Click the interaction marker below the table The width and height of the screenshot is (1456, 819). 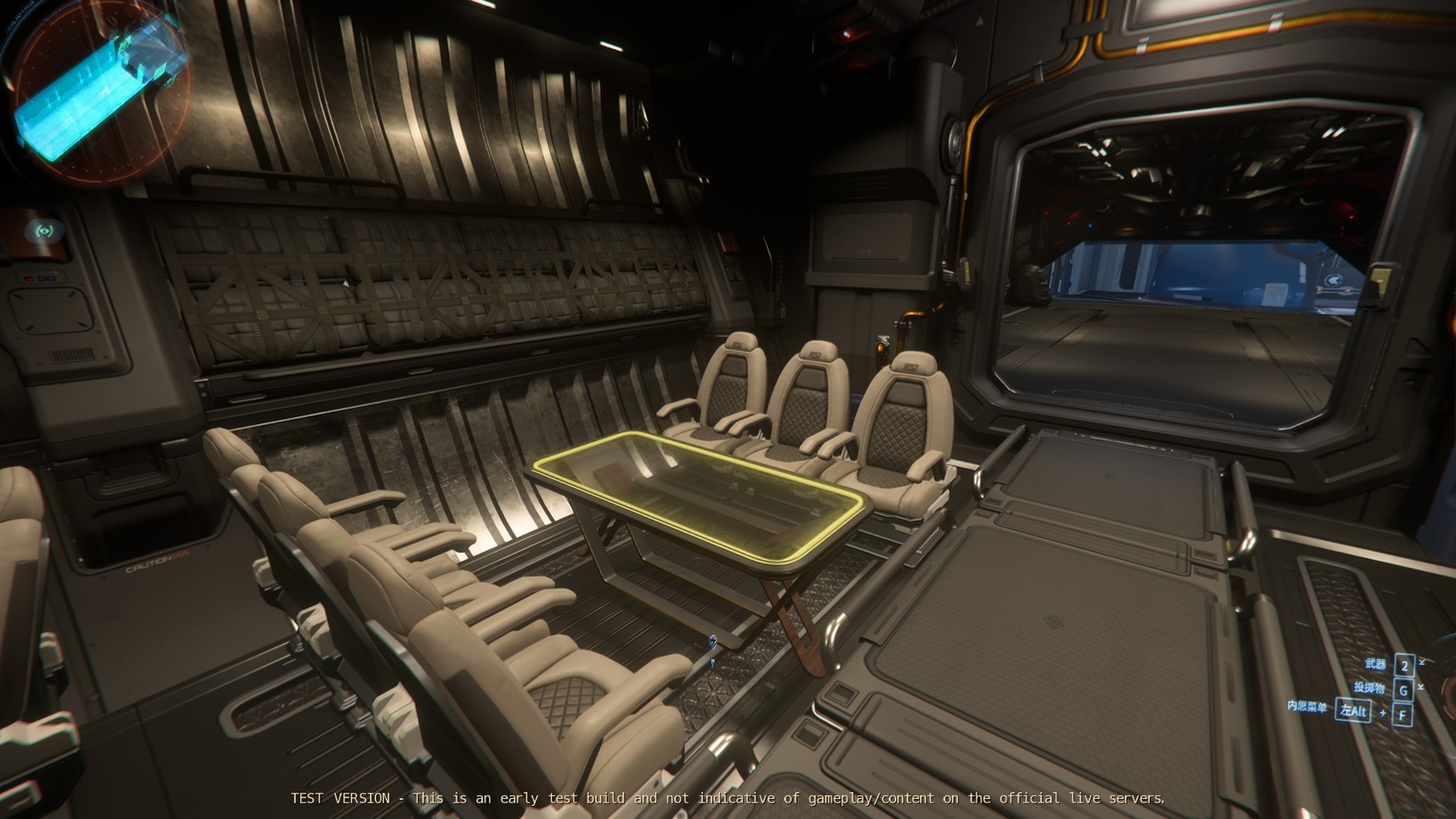713,642
